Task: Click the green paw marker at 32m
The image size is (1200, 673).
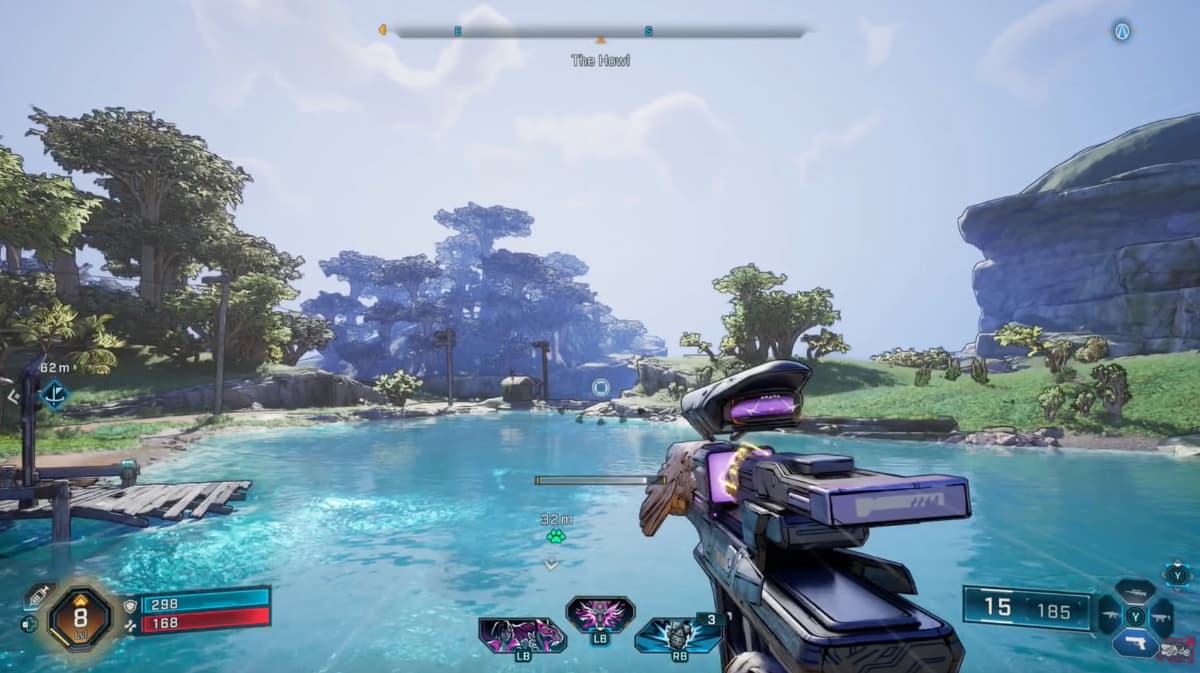Action: (555, 536)
